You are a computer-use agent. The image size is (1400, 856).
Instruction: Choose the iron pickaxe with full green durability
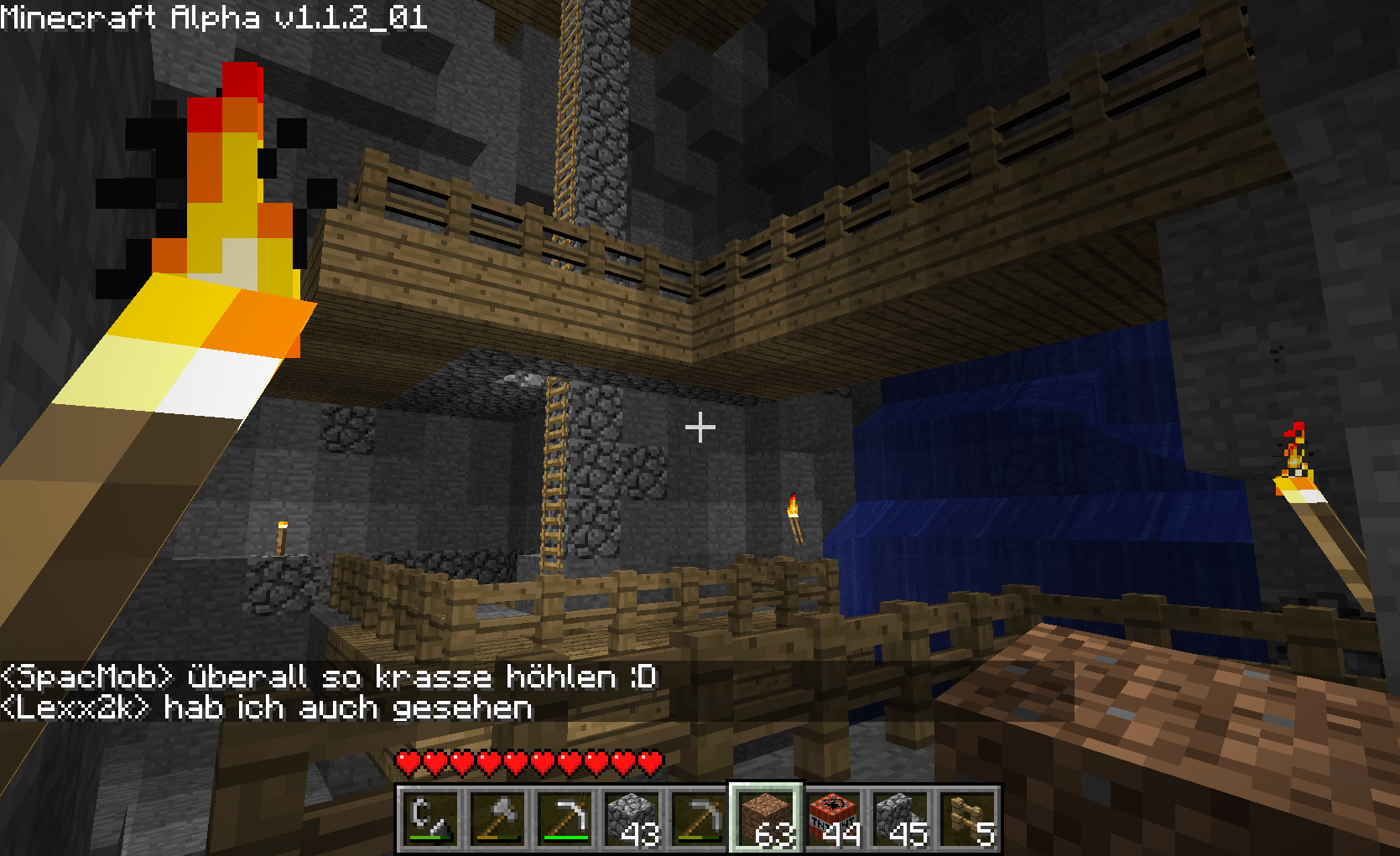(565, 818)
